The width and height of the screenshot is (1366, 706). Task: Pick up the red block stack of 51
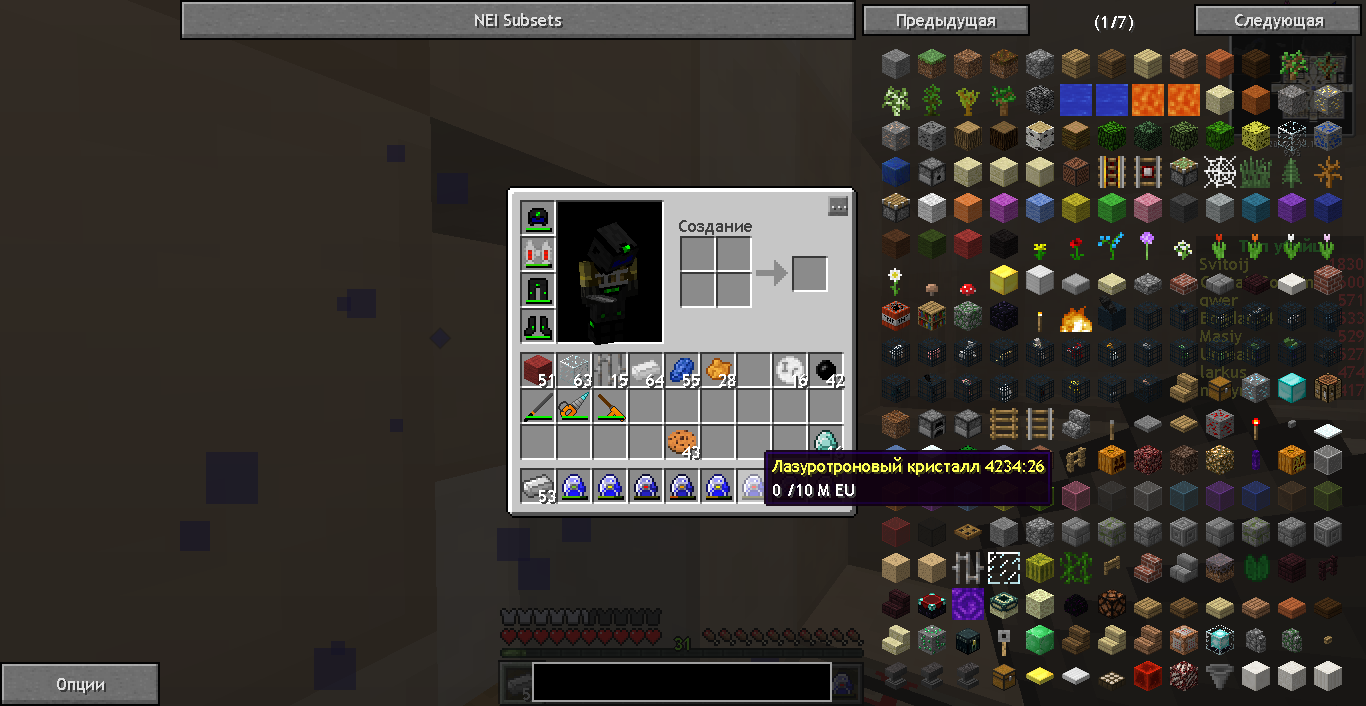538,371
